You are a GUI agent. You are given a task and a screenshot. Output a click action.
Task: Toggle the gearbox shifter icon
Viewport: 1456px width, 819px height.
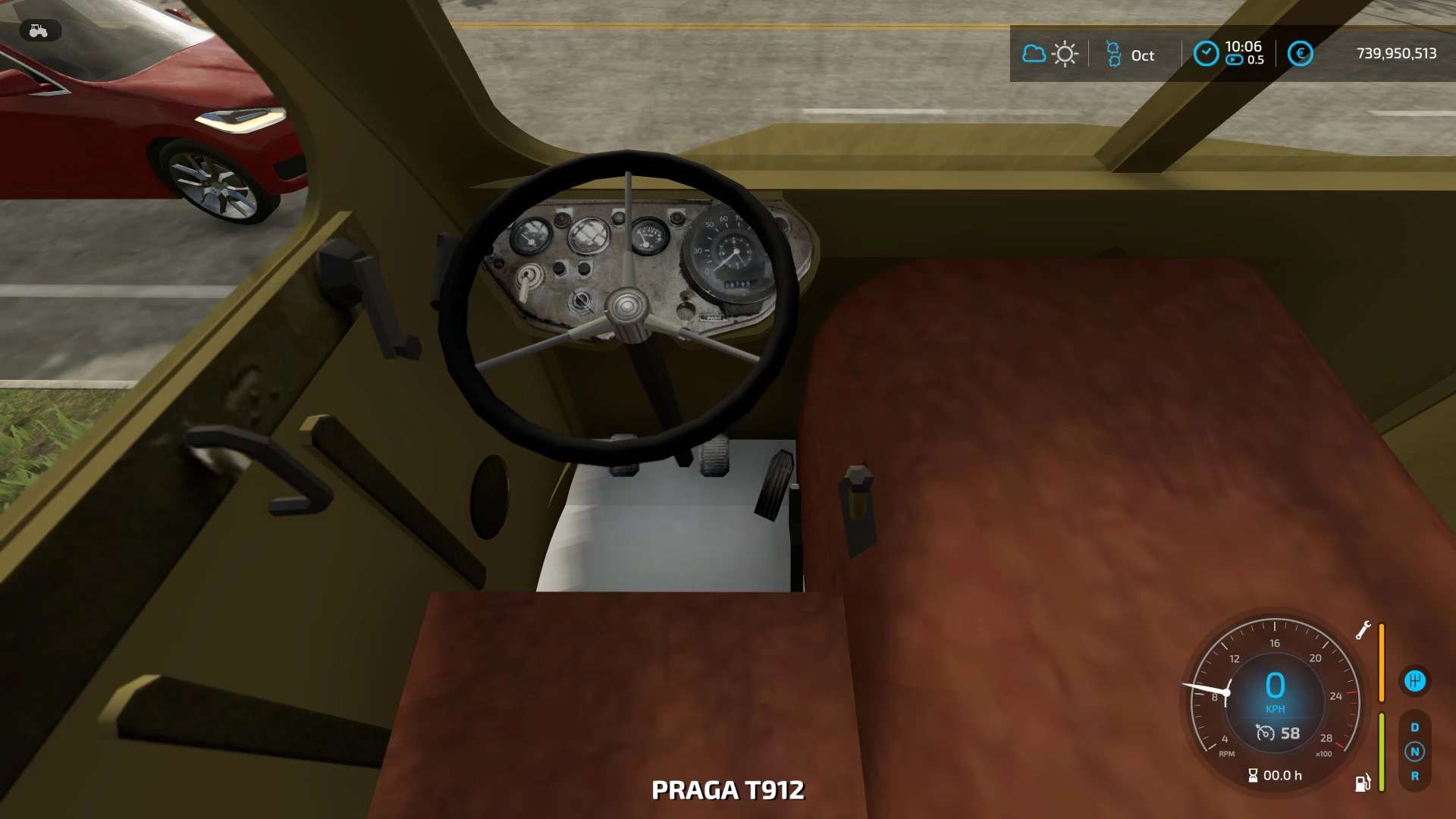pos(1414,681)
